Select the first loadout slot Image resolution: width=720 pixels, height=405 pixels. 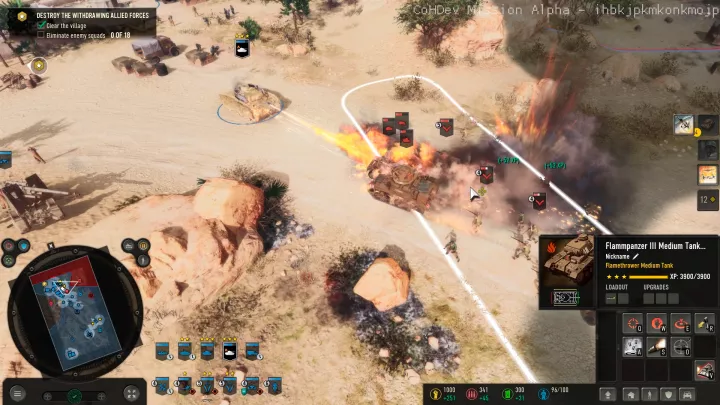tap(610, 298)
